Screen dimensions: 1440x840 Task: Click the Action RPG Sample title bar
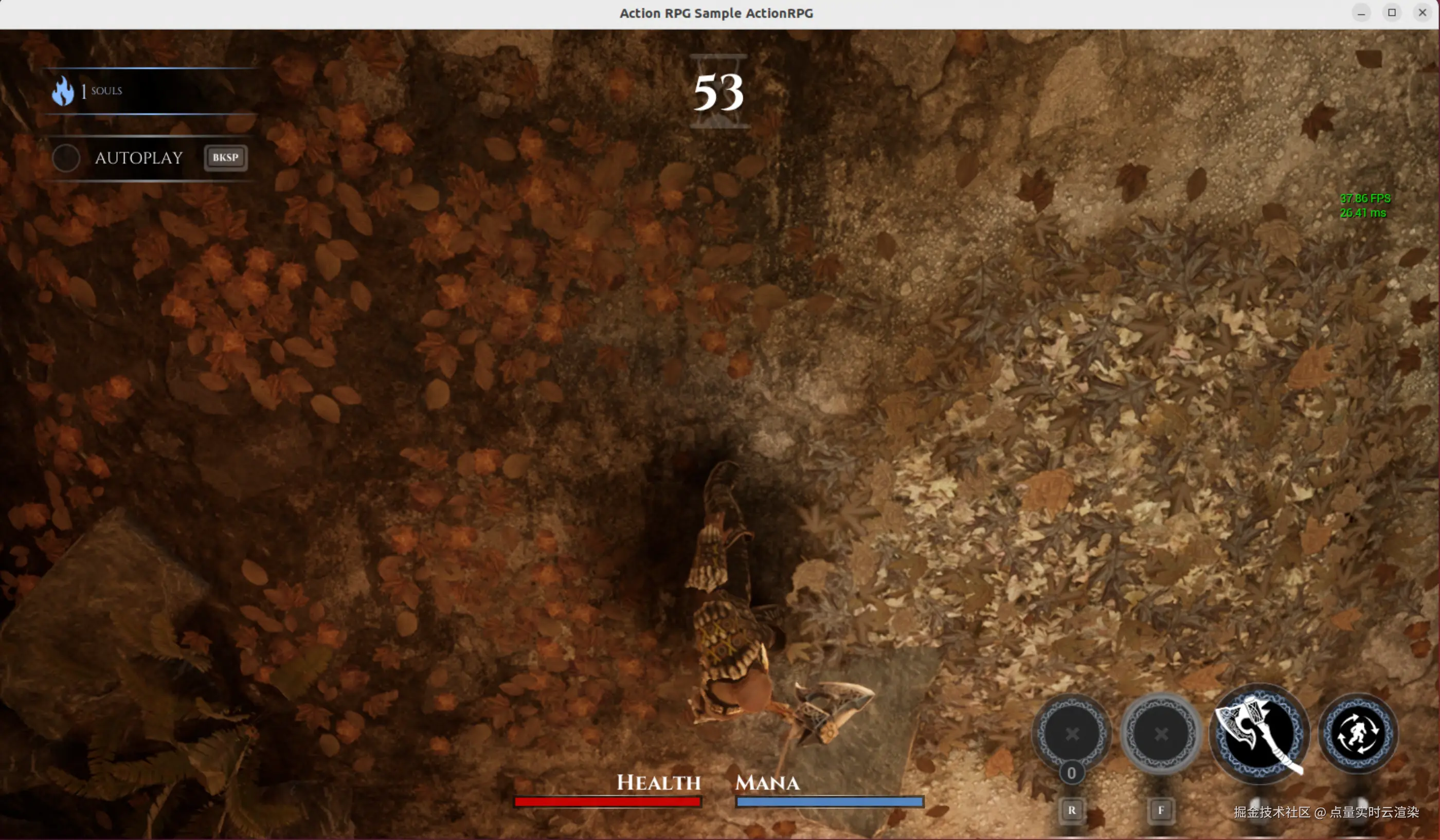715,12
